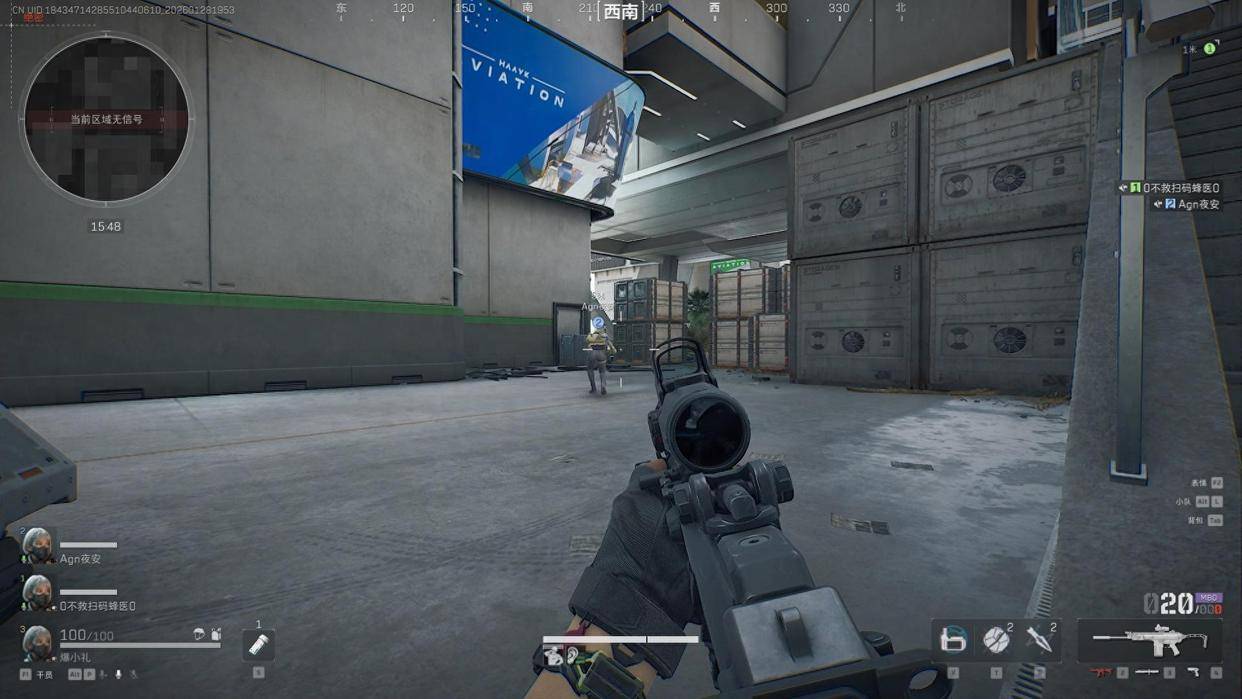This screenshot has width=1242, height=699.
Task: Click the circular minimap
Action: (x=105, y=119)
